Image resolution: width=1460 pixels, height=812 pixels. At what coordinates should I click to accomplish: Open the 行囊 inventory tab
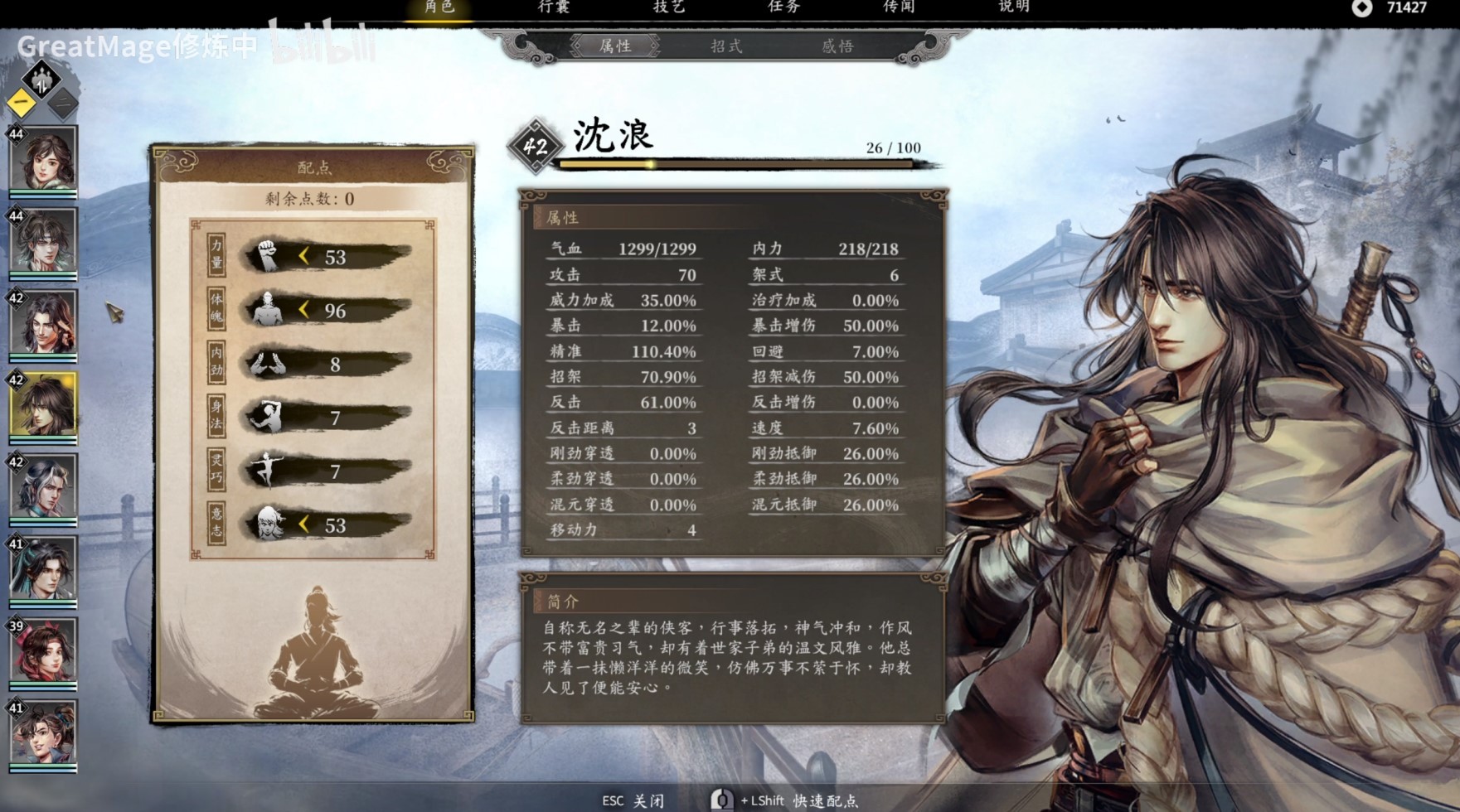click(x=555, y=7)
